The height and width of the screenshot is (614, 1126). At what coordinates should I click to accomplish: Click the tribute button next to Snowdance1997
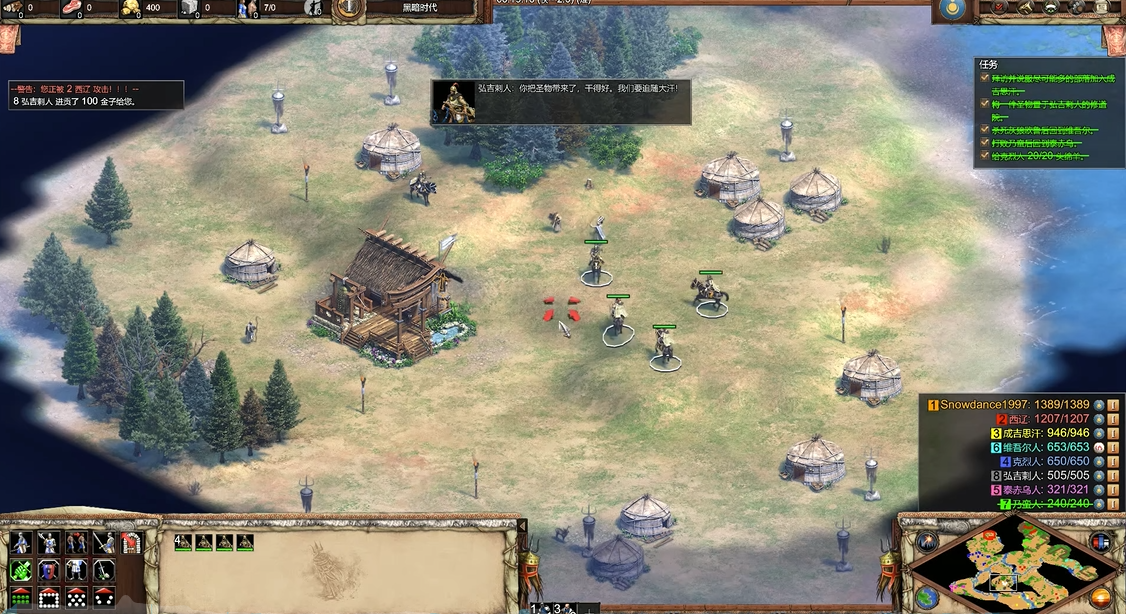tap(1112, 405)
